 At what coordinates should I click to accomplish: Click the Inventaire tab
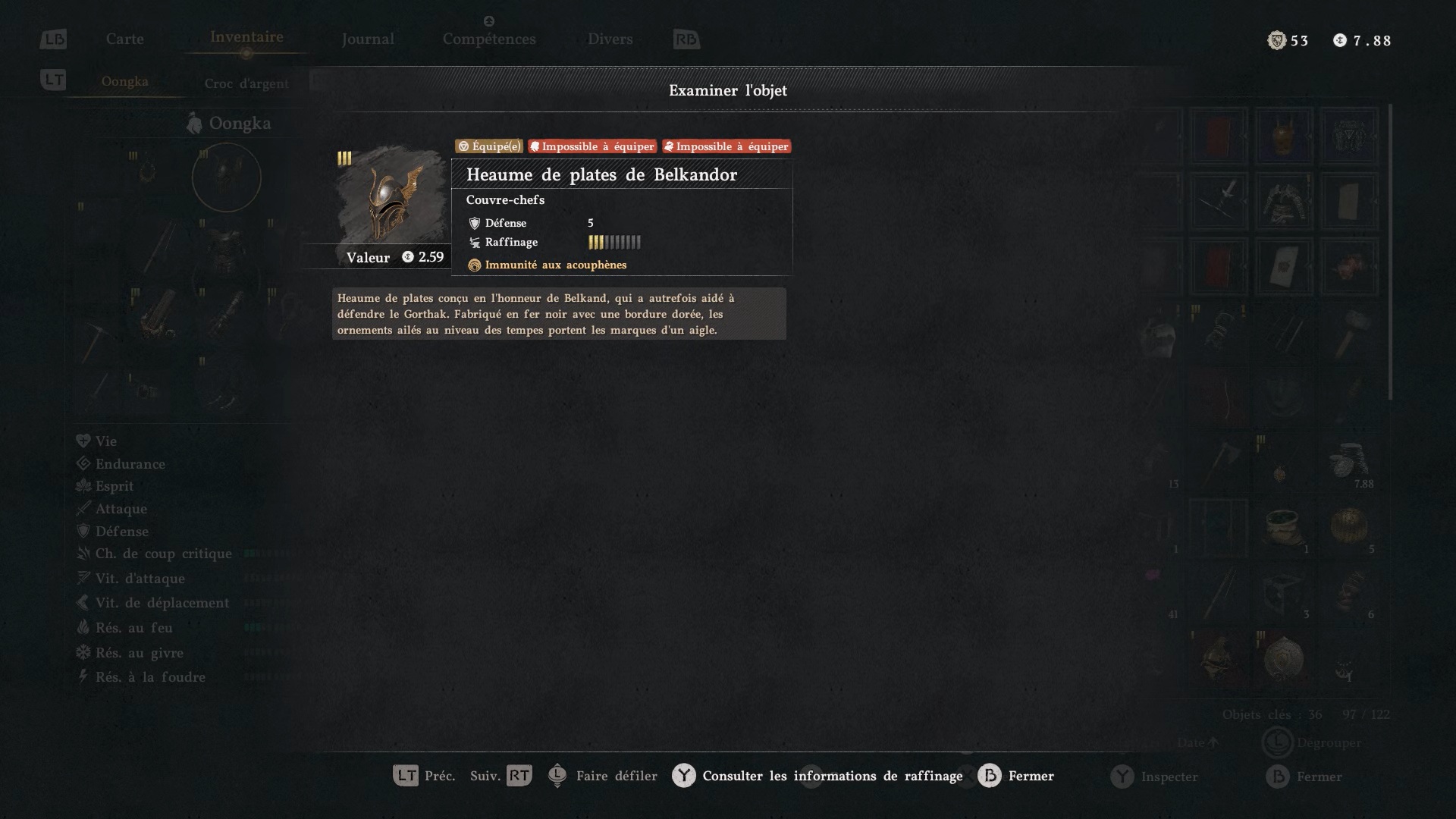246,37
